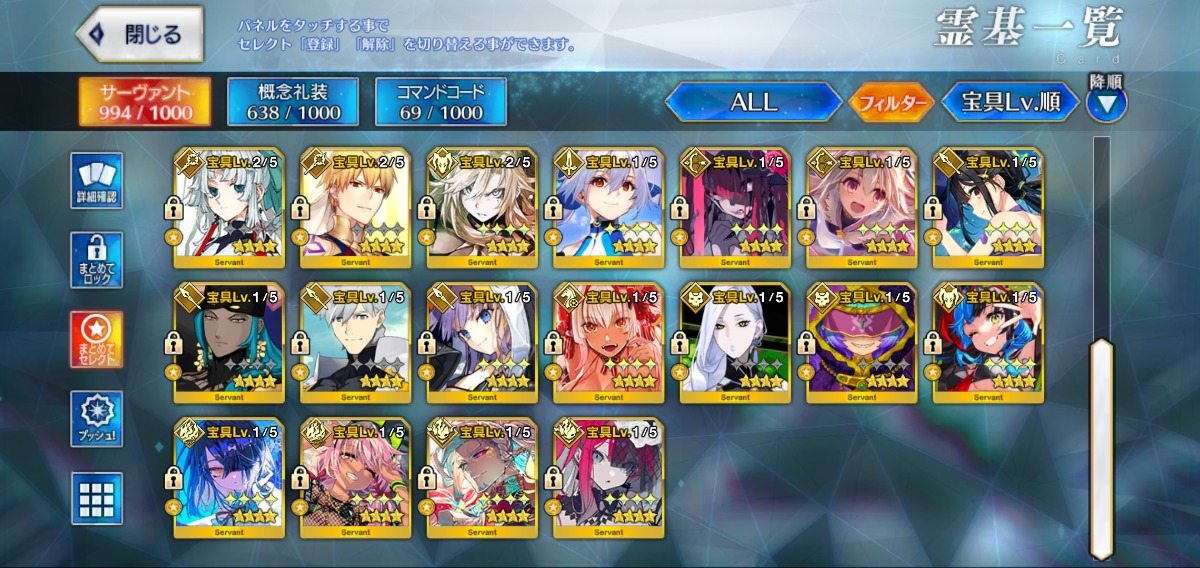
Task: Choose the blue-haired servant card with red eyes
Action: 609,208
